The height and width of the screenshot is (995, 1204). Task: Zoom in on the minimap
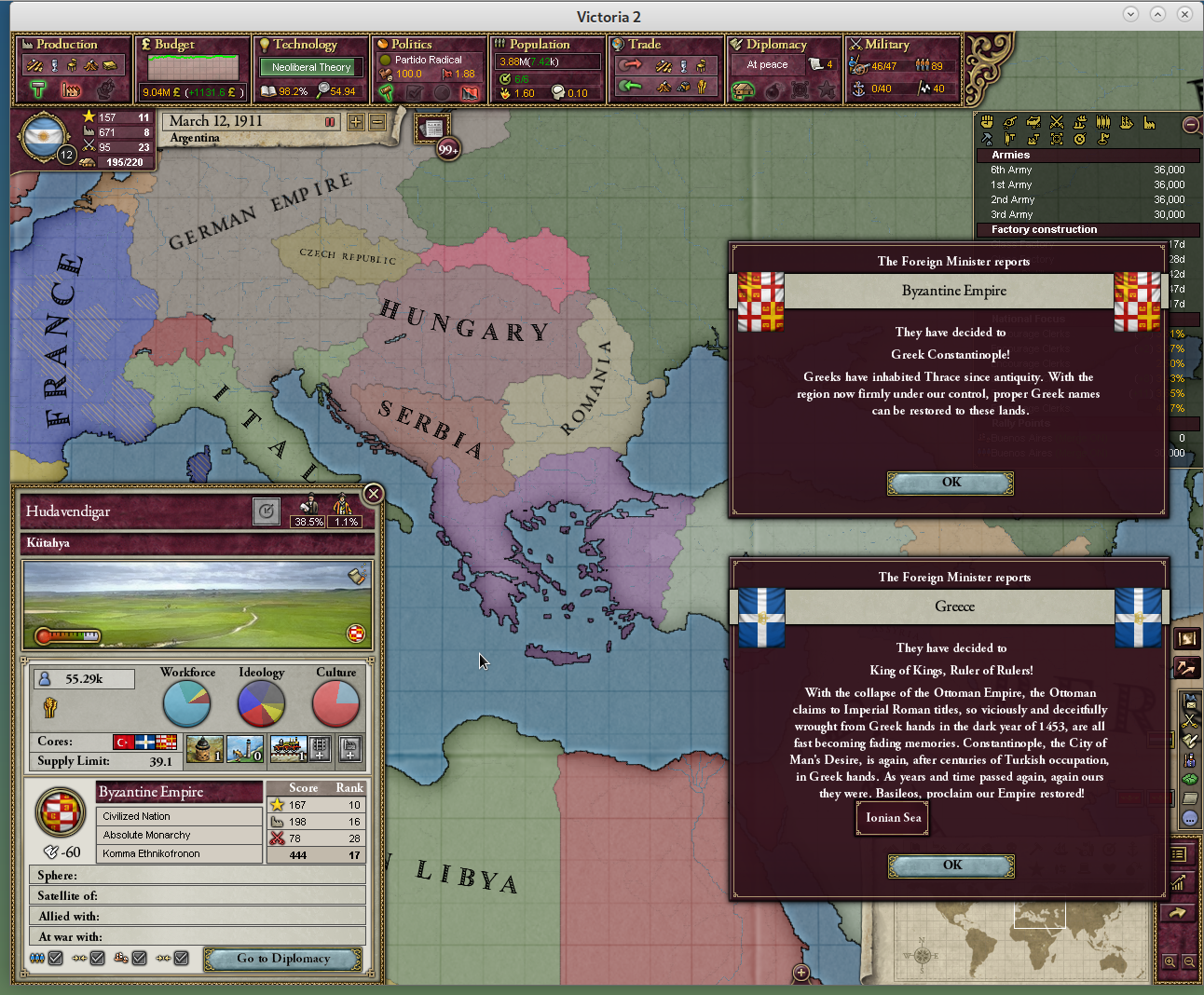pos(1170,961)
